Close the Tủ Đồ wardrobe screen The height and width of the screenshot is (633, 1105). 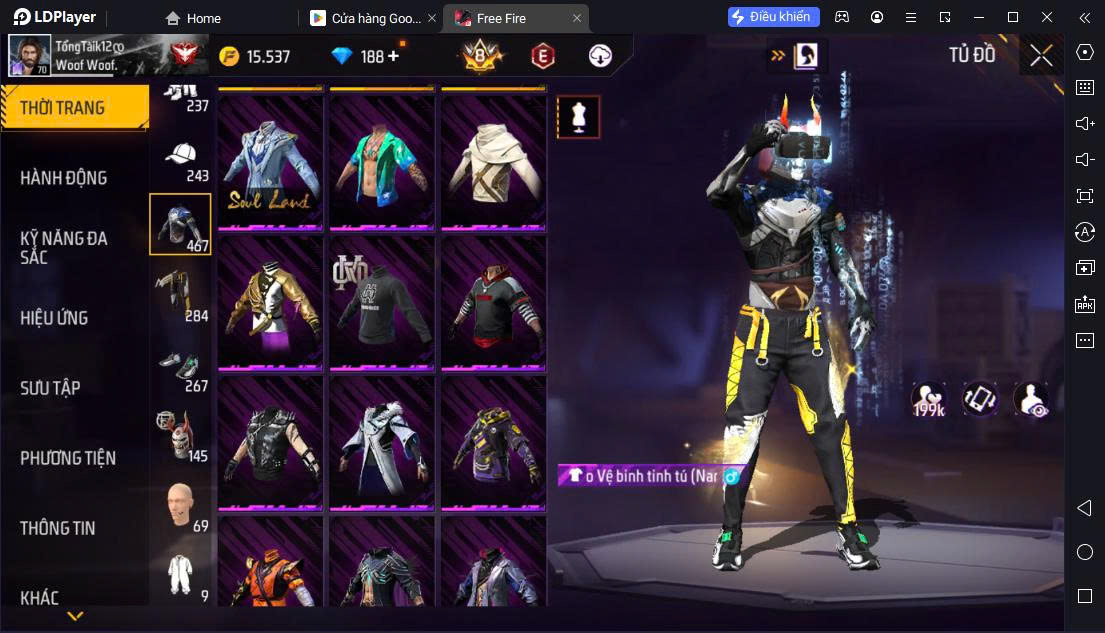coord(1041,56)
